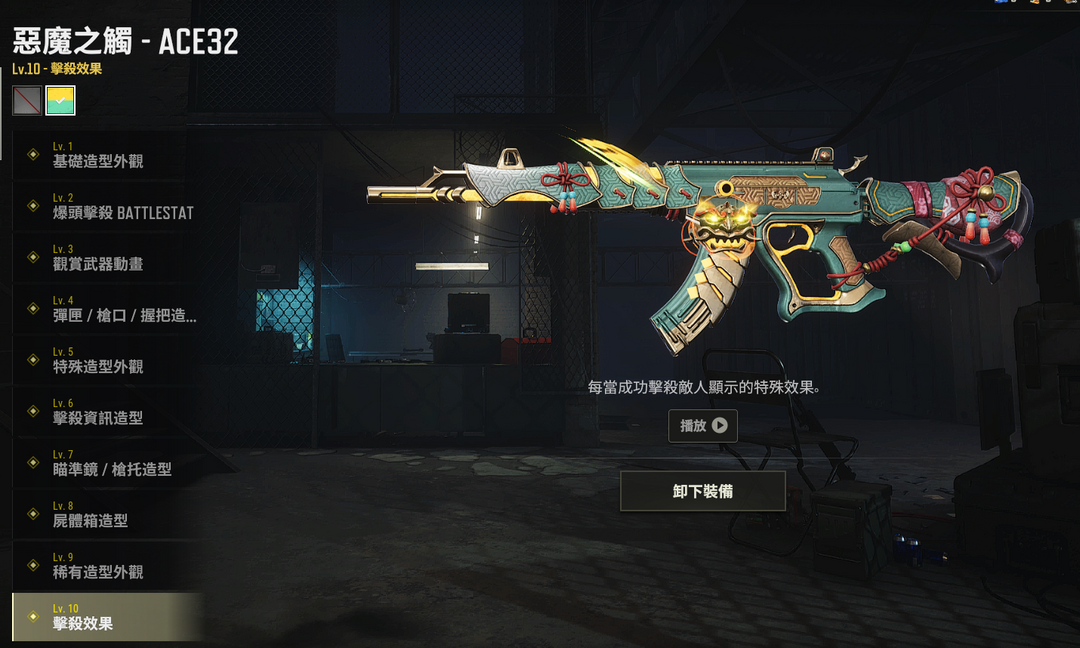Choose Lv. 6 擊殺資訊造型 entry
The width and height of the screenshot is (1080, 648).
tap(104, 412)
